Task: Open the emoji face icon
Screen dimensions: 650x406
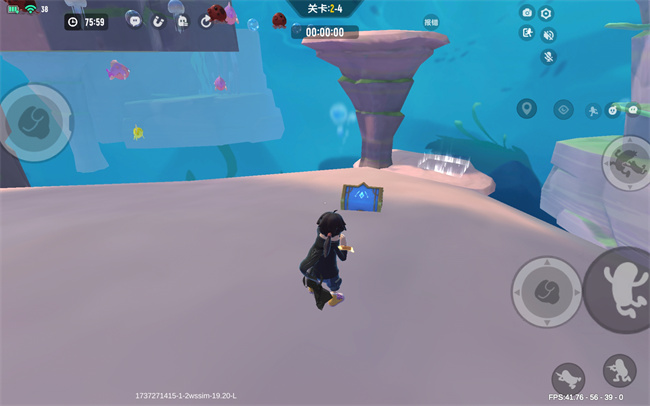Action: coord(613,110)
